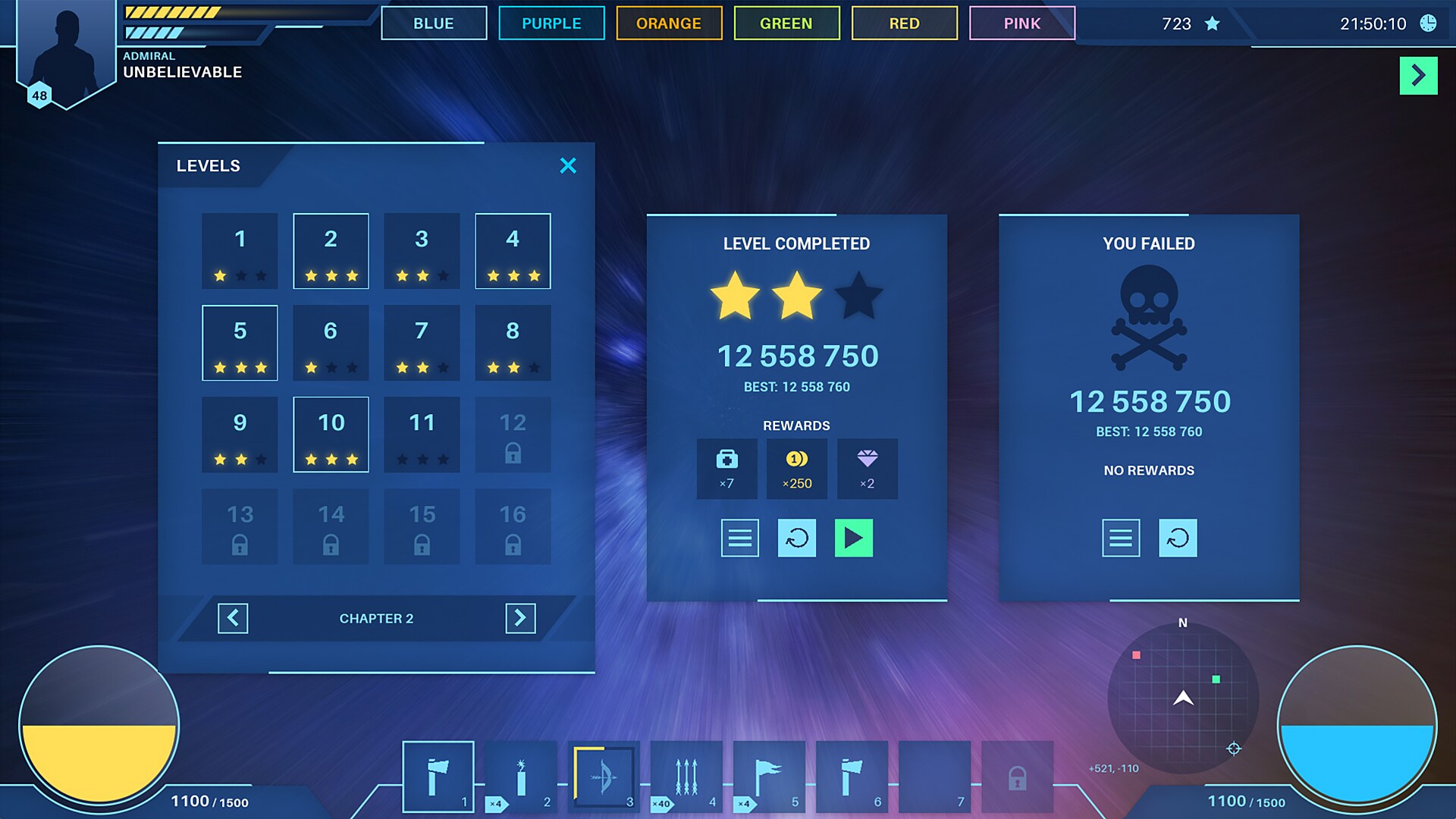Click the yellow health gauge at bottom left
Image resolution: width=1456 pixels, height=819 pixels.
[100, 728]
